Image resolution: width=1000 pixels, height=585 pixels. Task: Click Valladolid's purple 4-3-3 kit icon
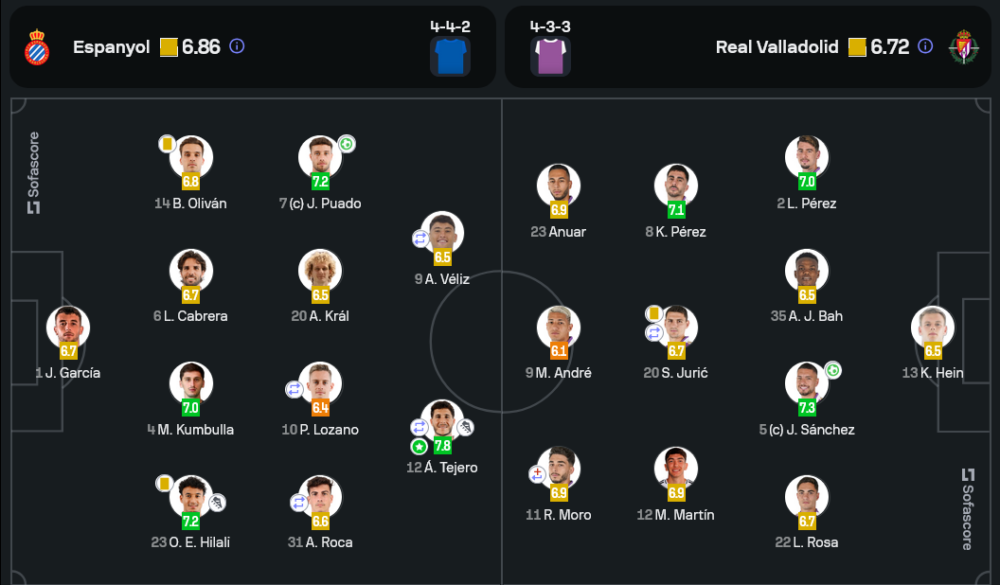click(x=550, y=54)
